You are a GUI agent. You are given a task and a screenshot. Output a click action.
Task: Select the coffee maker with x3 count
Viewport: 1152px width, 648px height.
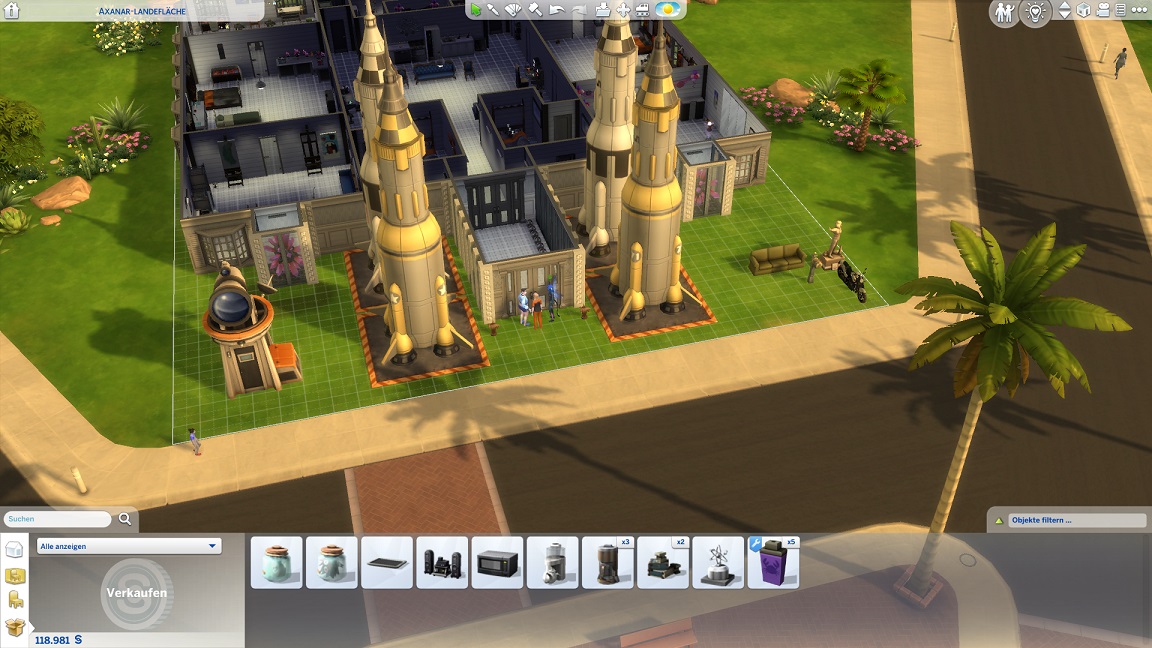(607, 563)
